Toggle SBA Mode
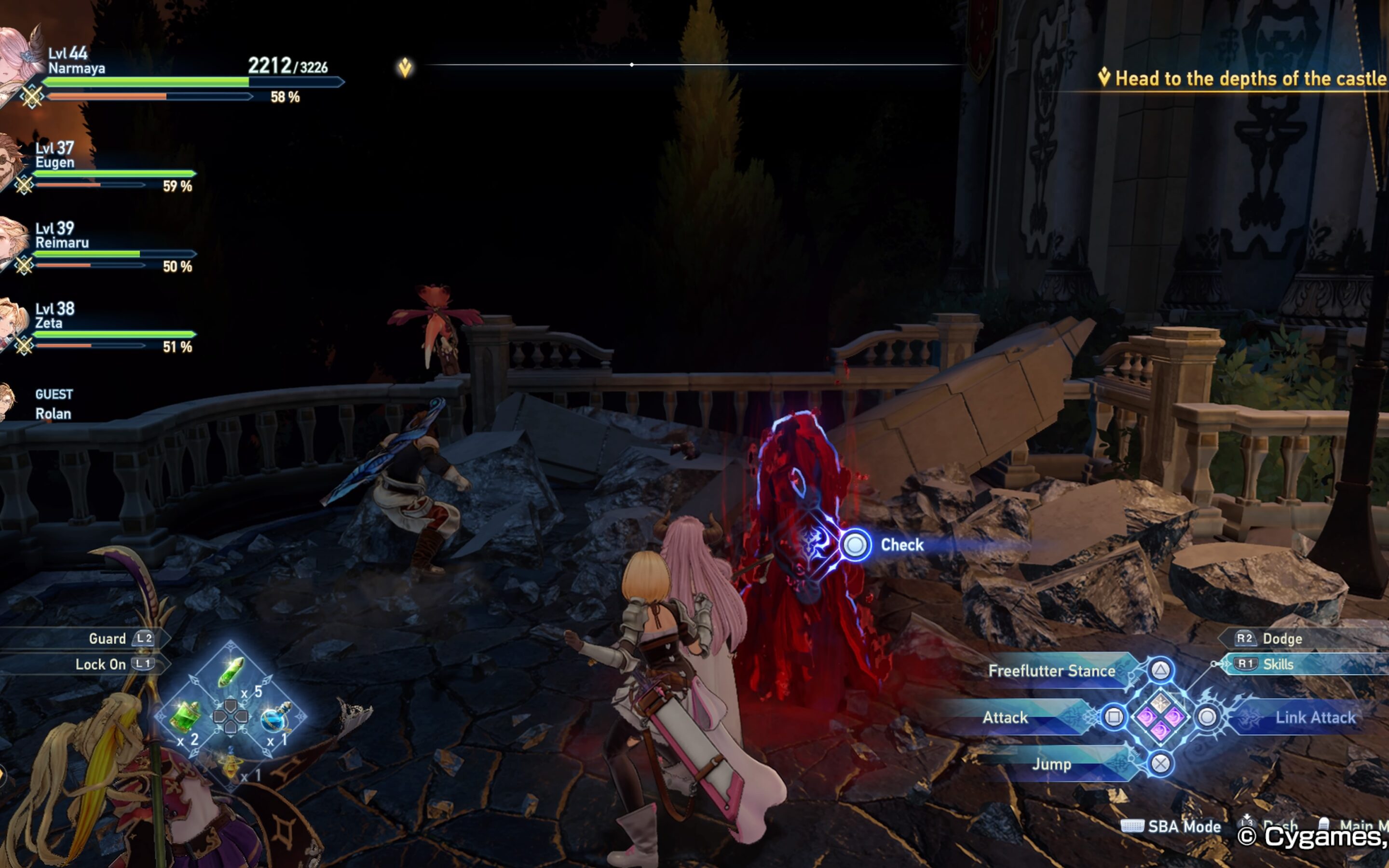Image resolution: width=1389 pixels, height=868 pixels. 1184,827
